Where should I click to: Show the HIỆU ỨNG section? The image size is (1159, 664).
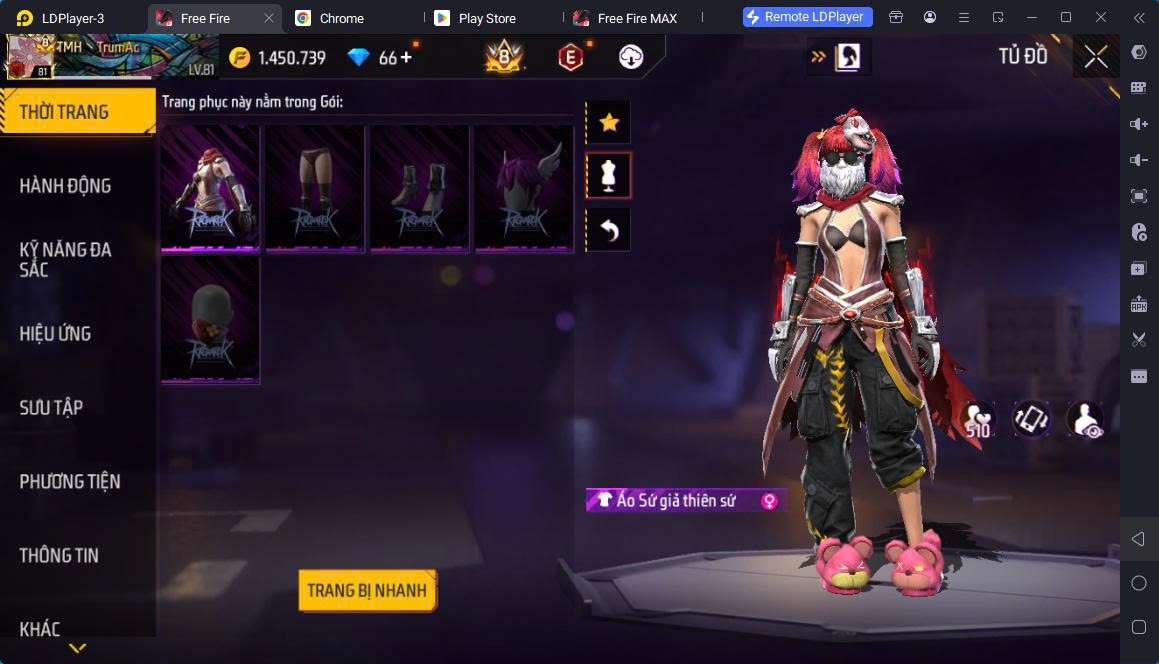(56, 334)
